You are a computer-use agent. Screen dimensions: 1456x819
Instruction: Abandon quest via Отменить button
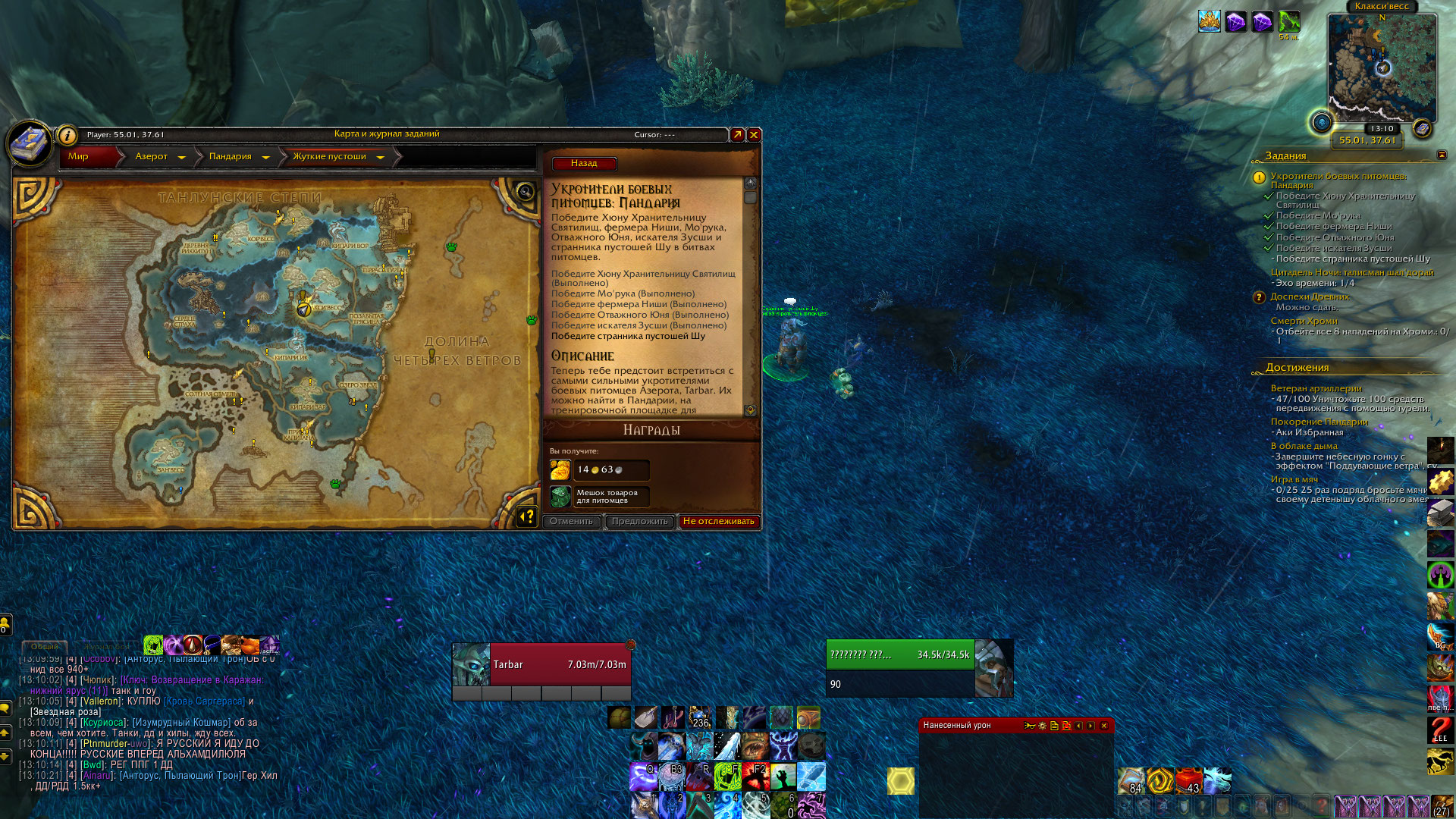572,522
